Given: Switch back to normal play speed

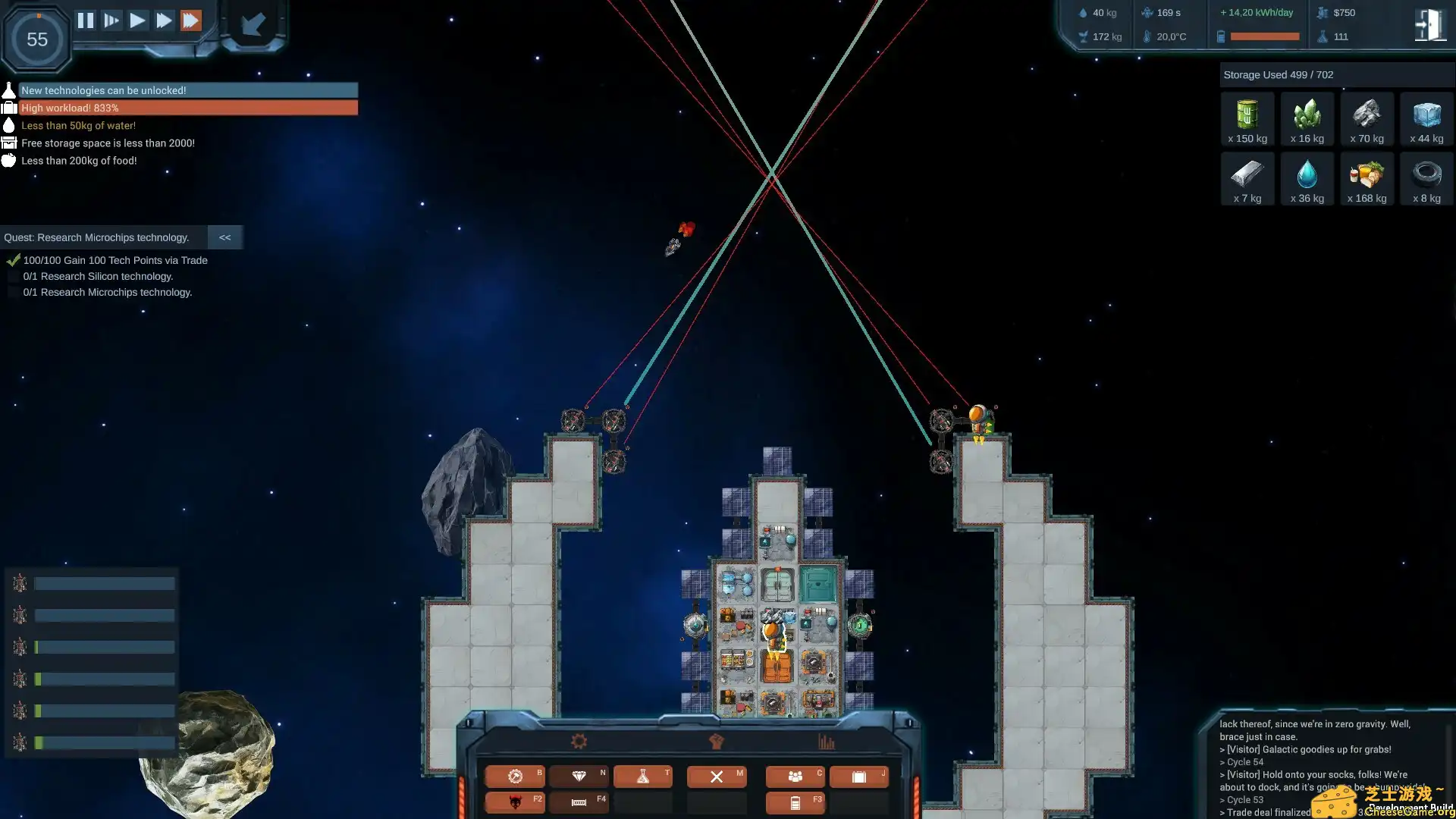Looking at the screenshot, I should point(137,20).
